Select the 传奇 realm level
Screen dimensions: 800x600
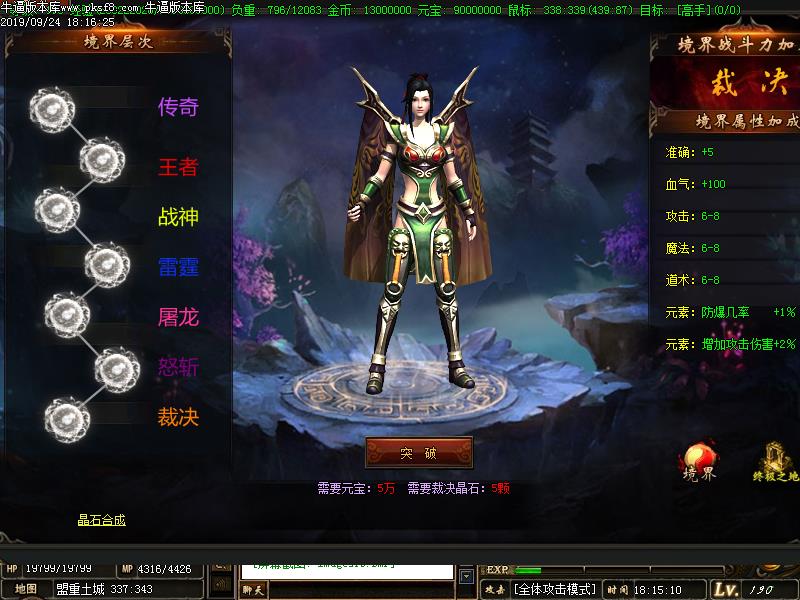(x=178, y=107)
